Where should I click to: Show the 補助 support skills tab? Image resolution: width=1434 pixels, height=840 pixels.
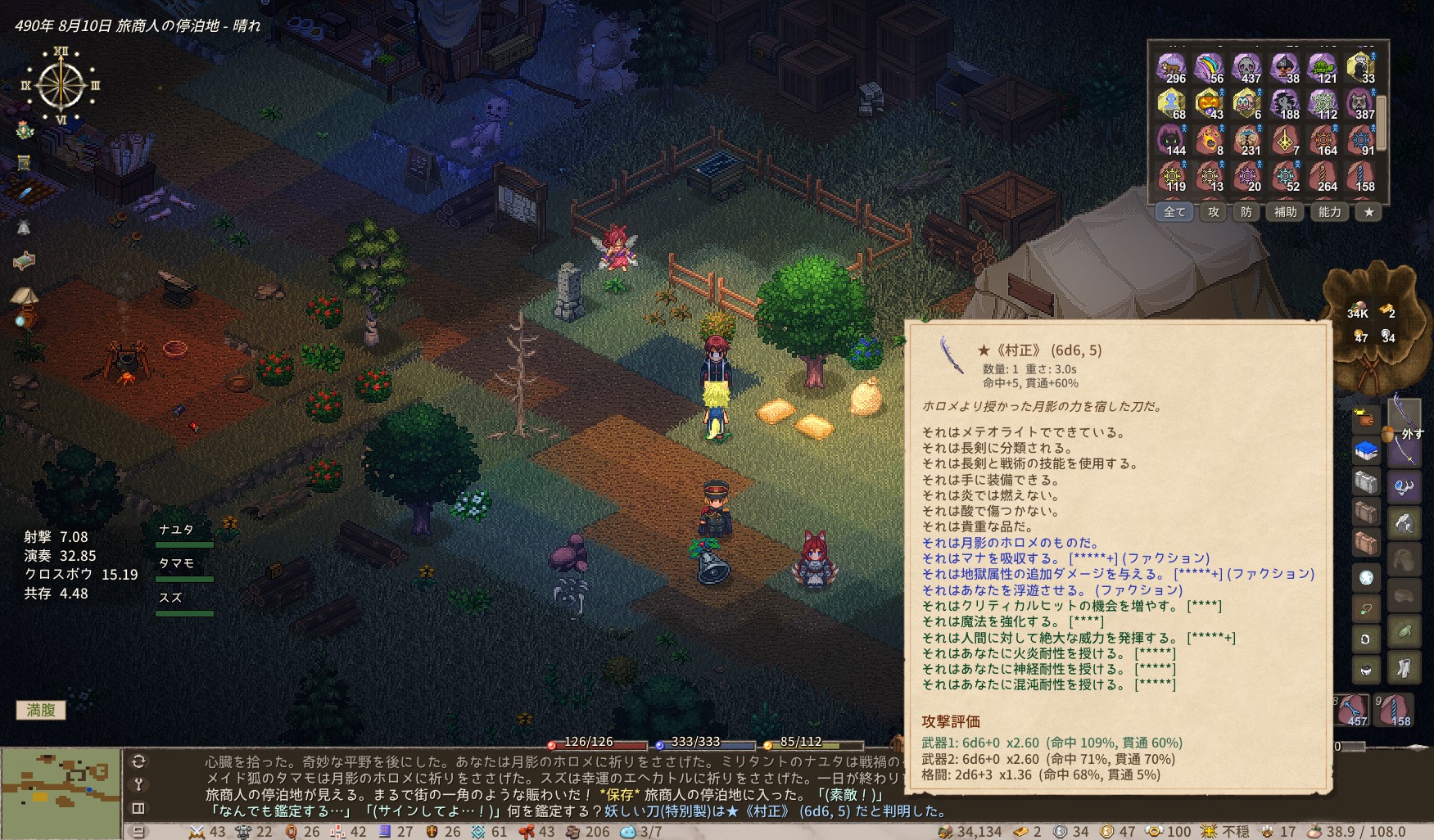click(x=1285, y=212)
